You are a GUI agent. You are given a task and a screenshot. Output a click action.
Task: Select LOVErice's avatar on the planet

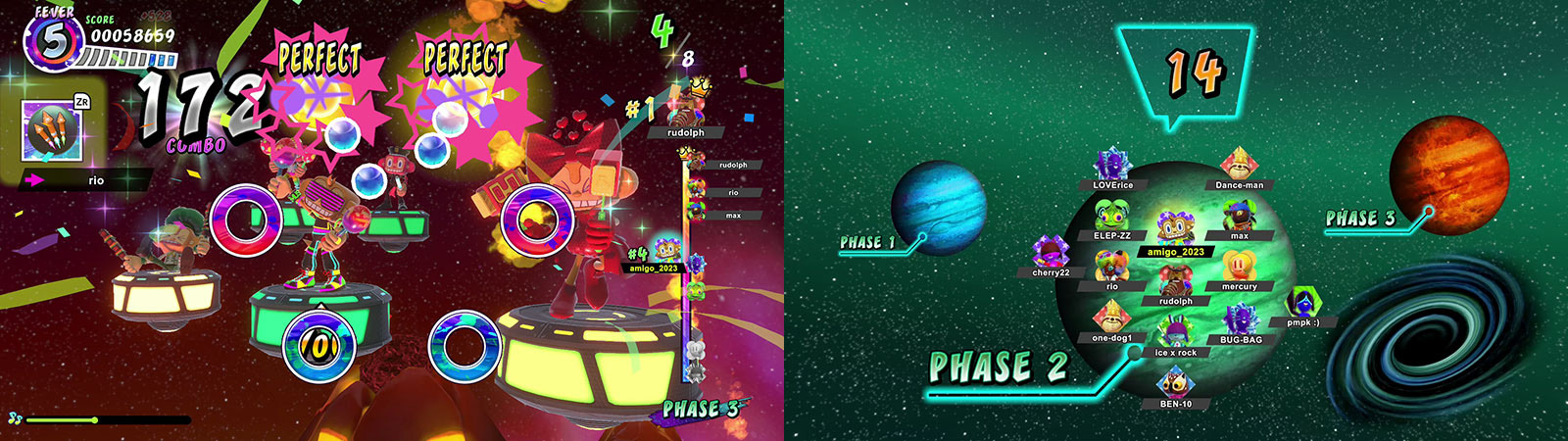pos(1112,166)
